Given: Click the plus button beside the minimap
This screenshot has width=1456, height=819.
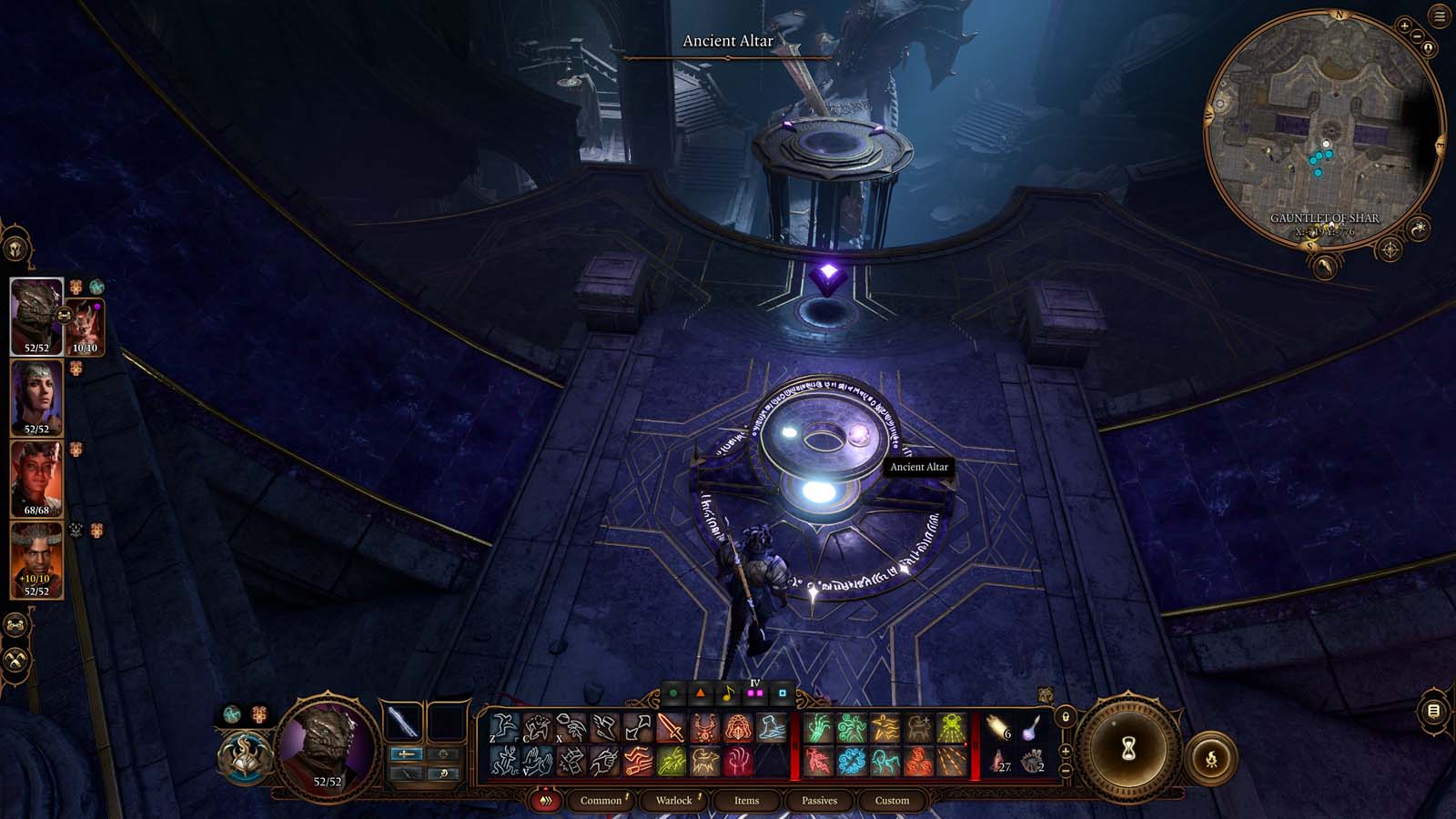Looking at the screenshot, I should pos(1404,25).
